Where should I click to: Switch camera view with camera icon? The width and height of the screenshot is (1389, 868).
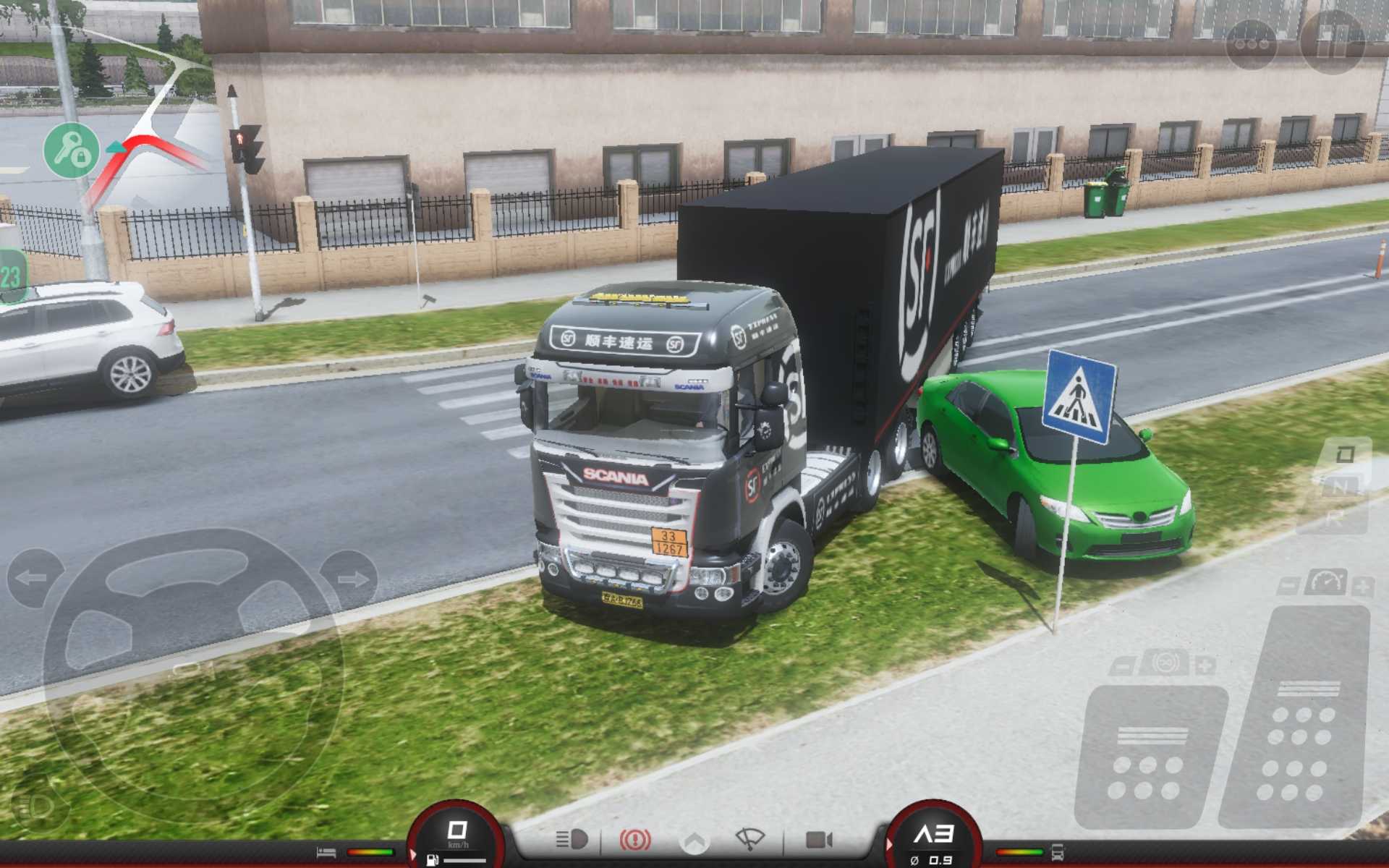(819, 839)
